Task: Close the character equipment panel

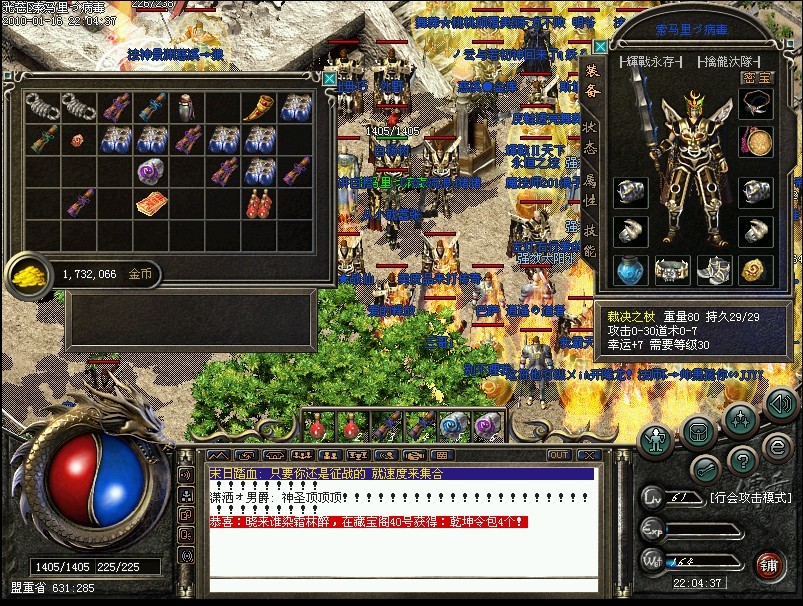Action: [x=600, y=46]
